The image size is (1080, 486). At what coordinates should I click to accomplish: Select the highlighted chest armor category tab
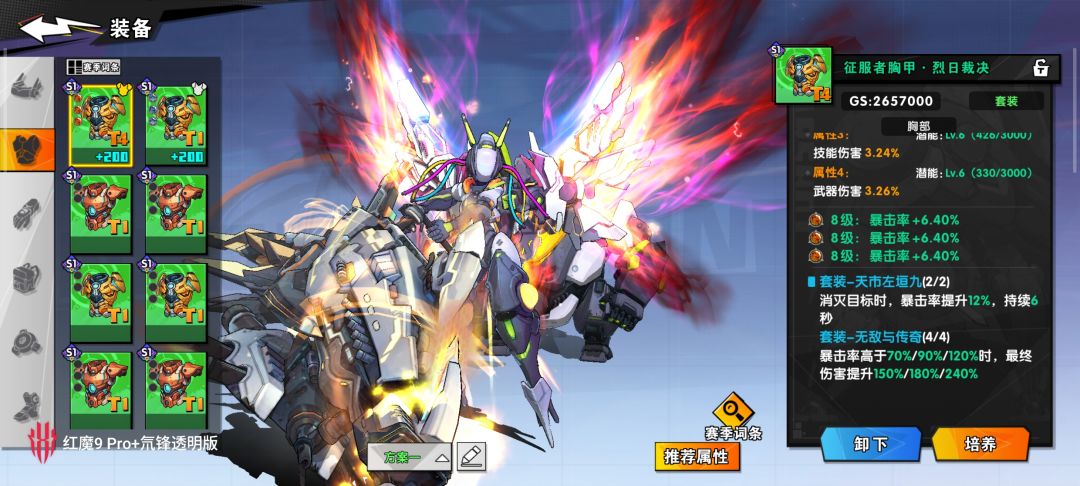[27, 148]
